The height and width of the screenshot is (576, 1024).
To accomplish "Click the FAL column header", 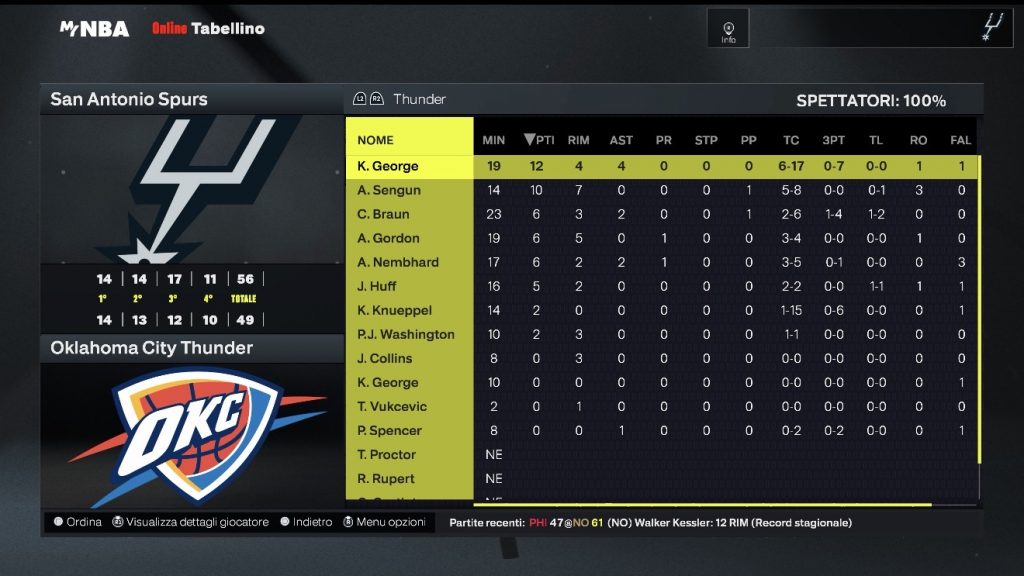I will coord(961,140).
